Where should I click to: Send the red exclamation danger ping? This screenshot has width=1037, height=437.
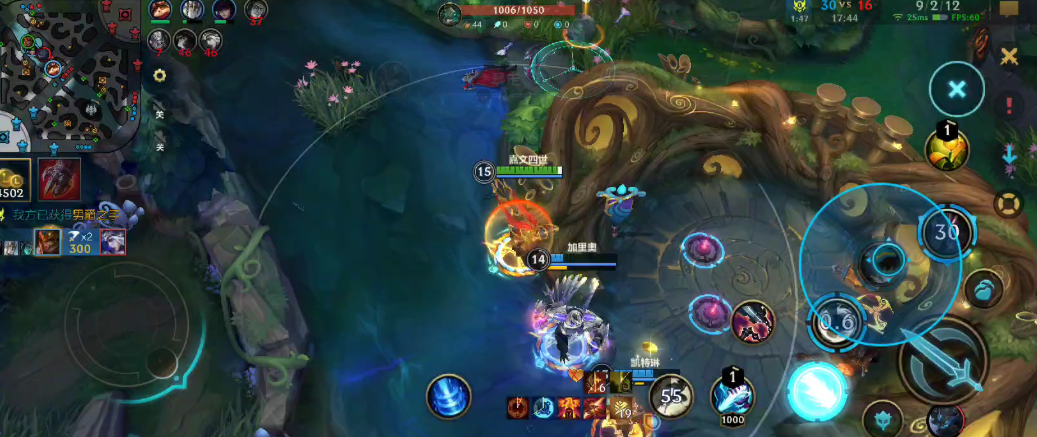click(1010, 105)
